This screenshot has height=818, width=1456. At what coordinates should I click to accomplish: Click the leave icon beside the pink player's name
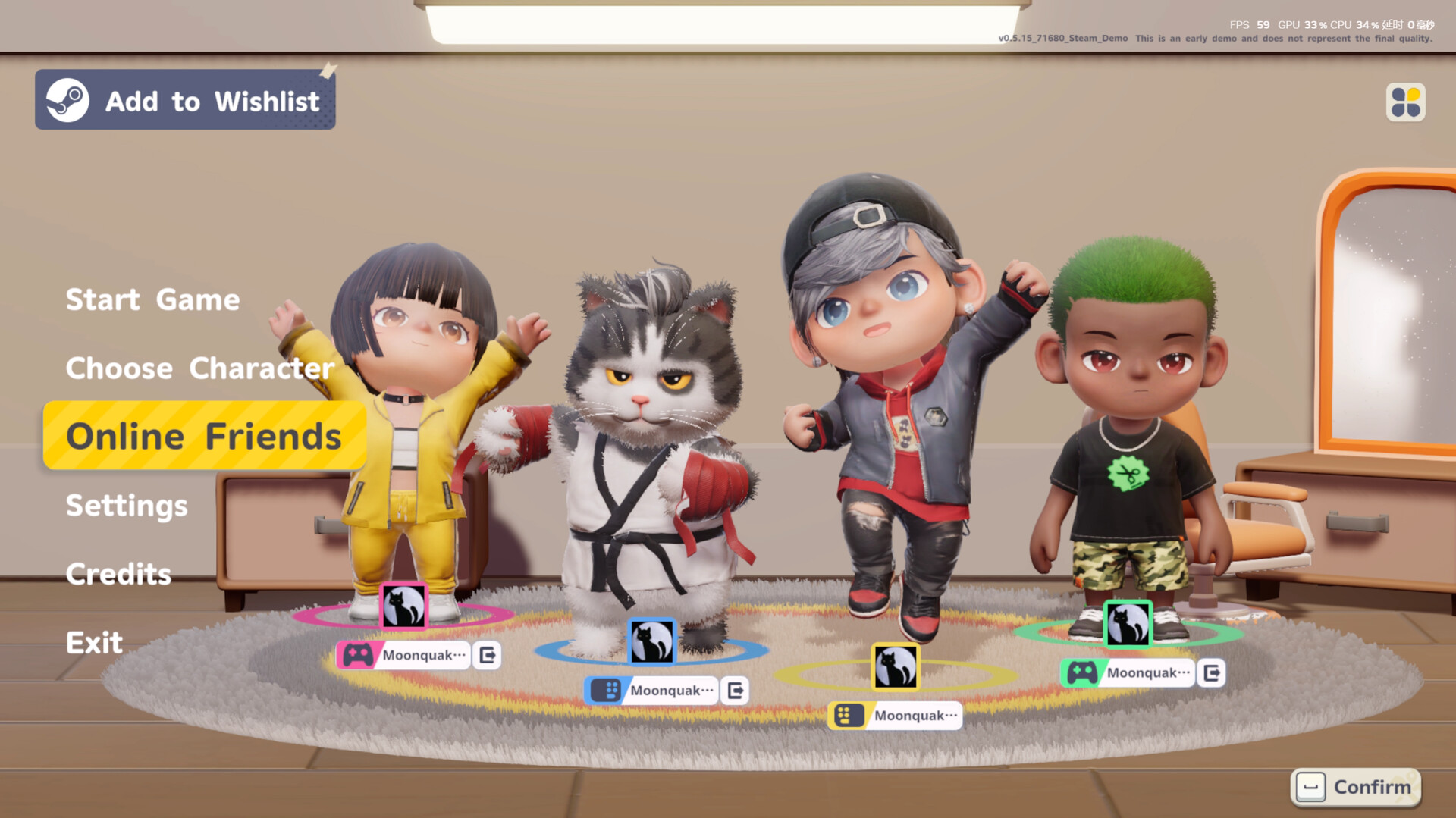488,655
